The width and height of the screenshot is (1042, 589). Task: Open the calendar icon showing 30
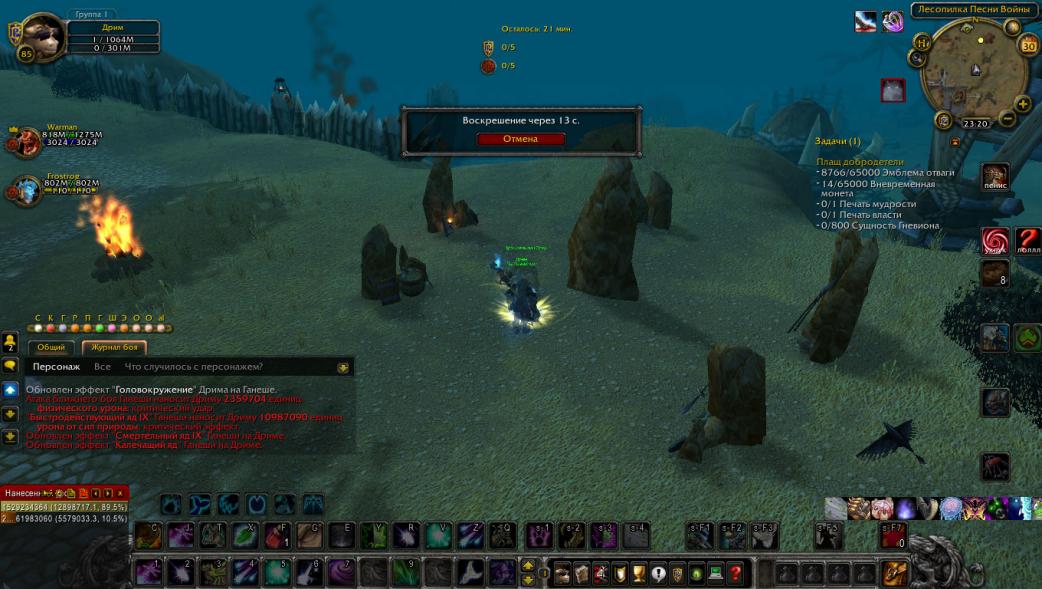[x=1028, y=44]
